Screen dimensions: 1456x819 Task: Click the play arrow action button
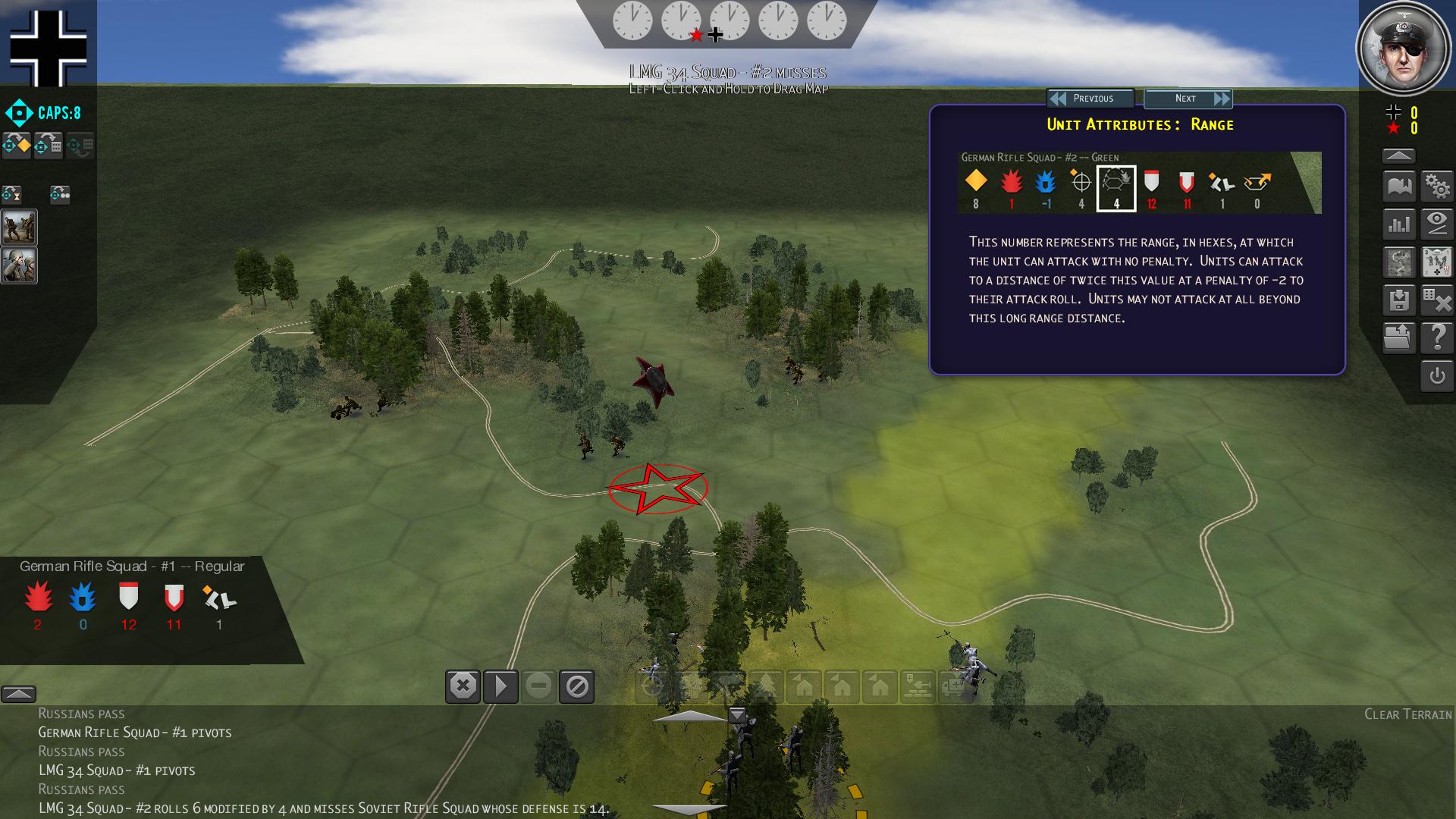point(500,686)
